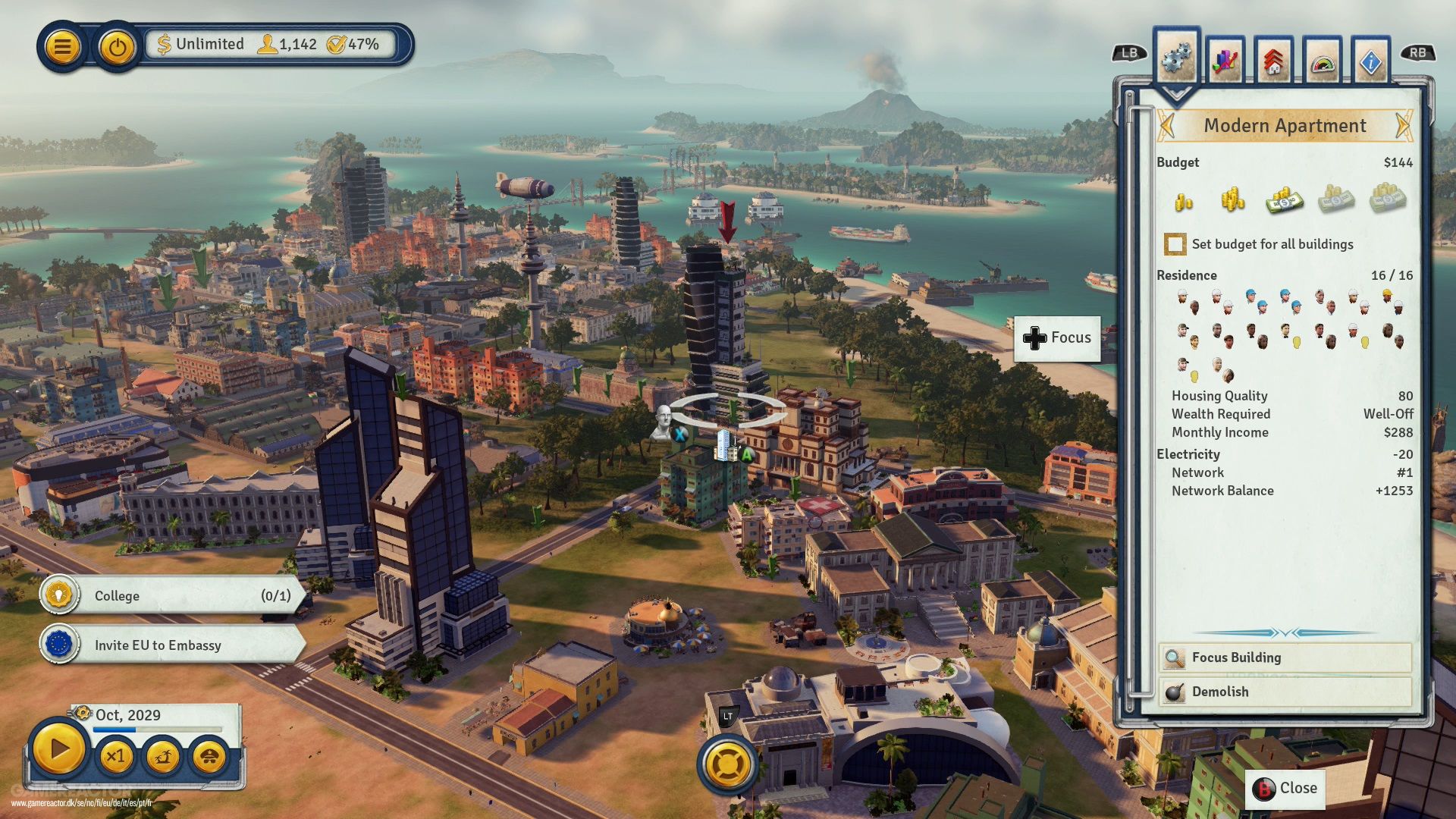Open the main menu hamburger button
The image size is (1456, 819).
click(x=63, y=47)
